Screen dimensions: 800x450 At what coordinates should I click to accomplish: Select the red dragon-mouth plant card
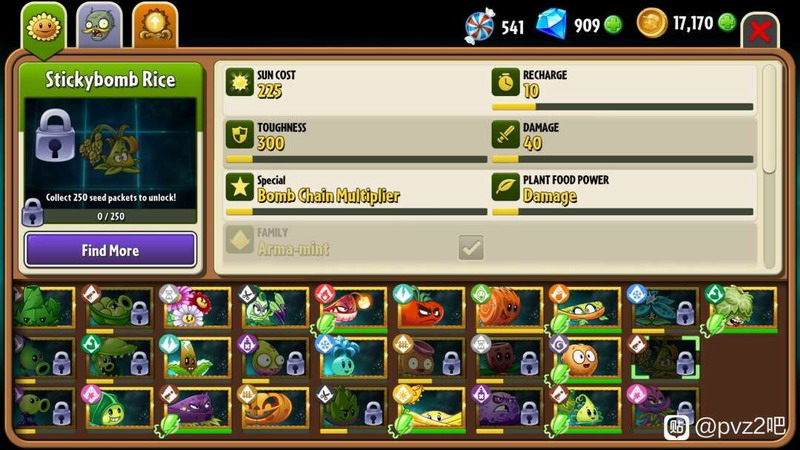point(350,309)
